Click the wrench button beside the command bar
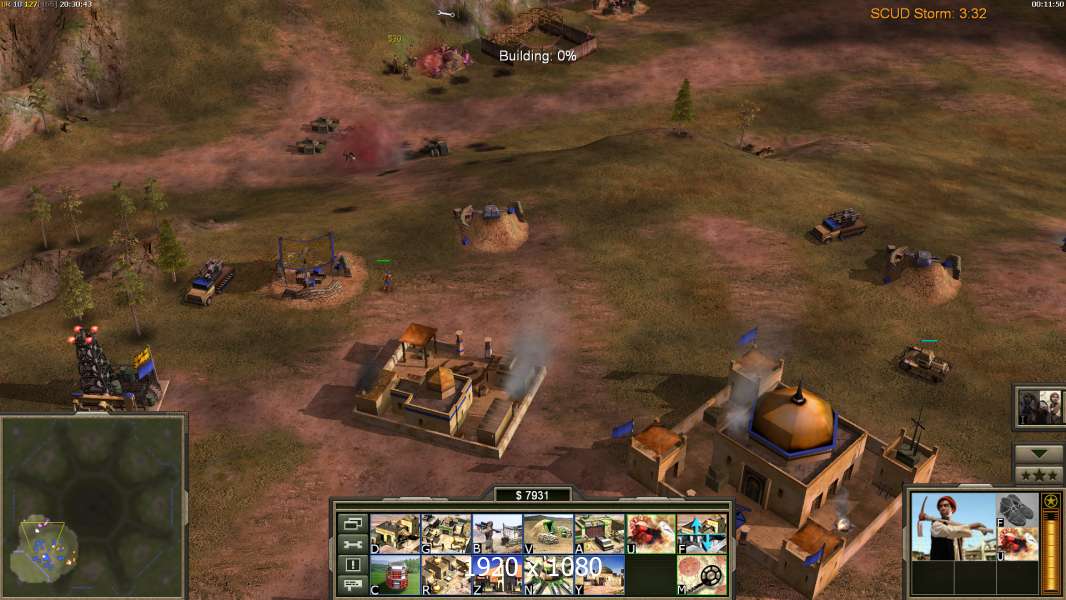The width and height of the screenshot is (1066, 600). click(352, 544)
